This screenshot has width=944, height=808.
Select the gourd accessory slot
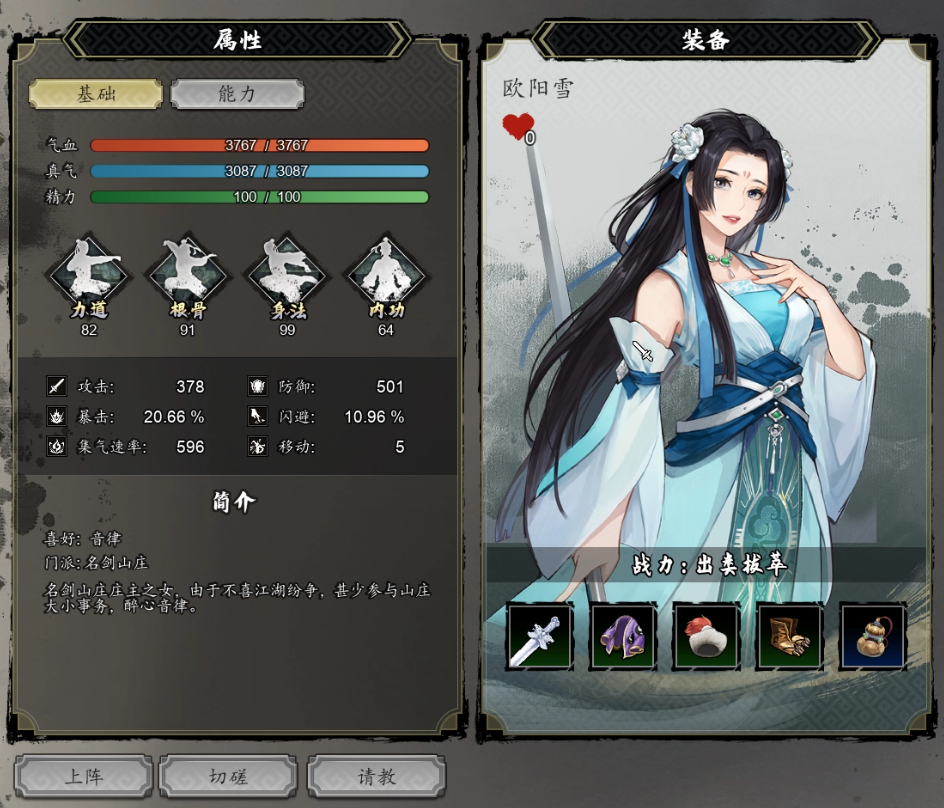click(873, 636)
